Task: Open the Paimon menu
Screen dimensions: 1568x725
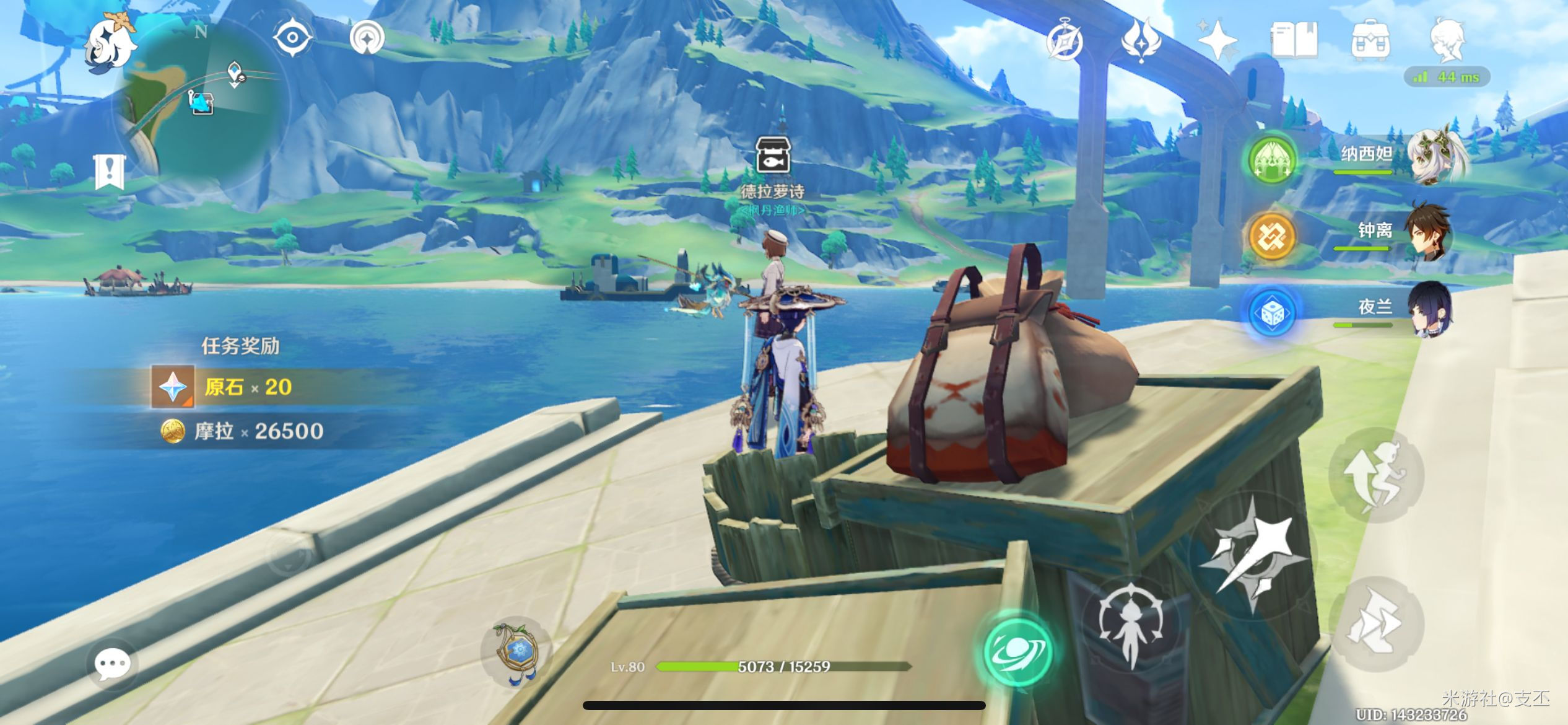Action: [x=110, y=43]
